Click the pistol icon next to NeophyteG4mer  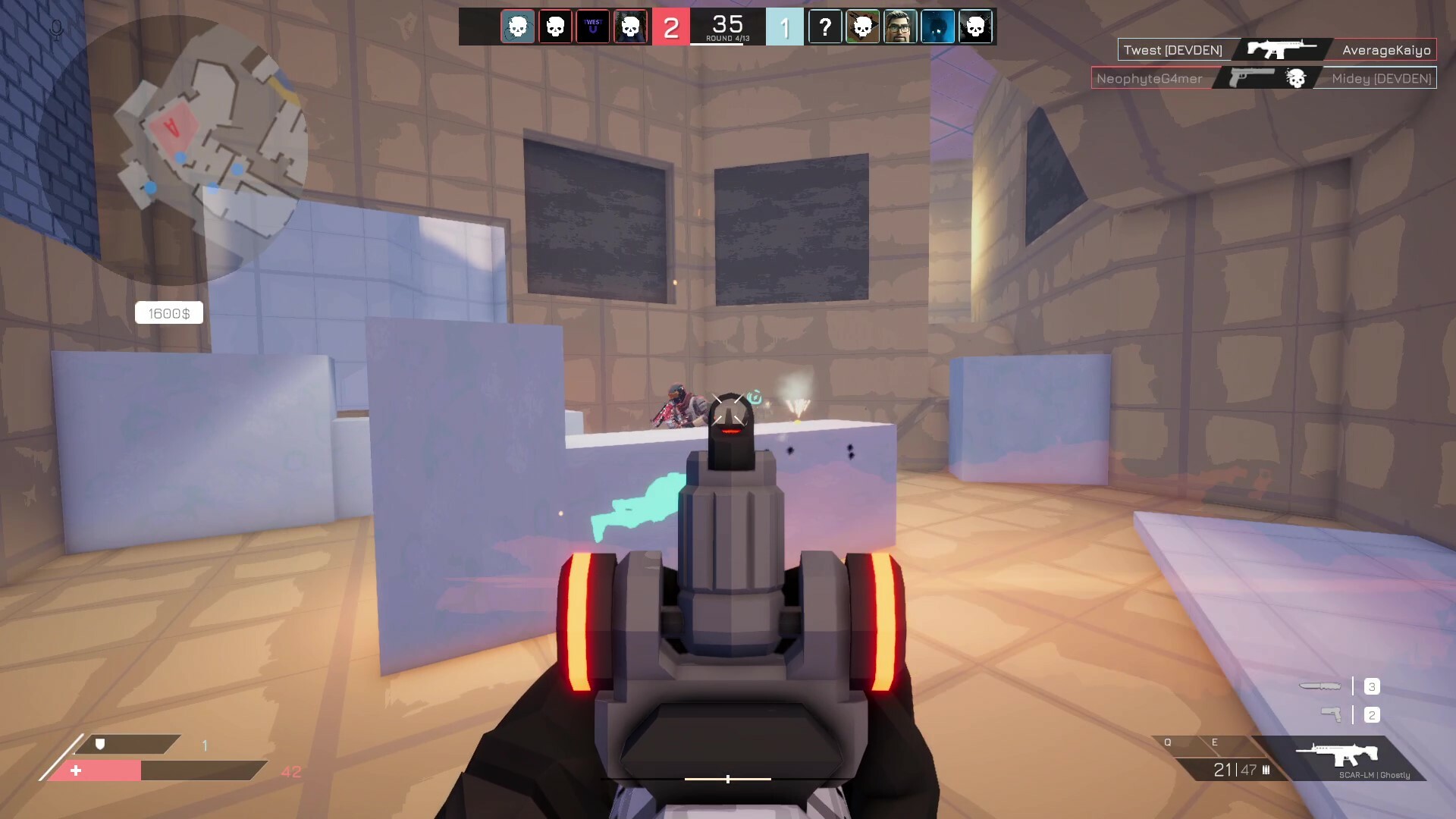click(1253, 76)
